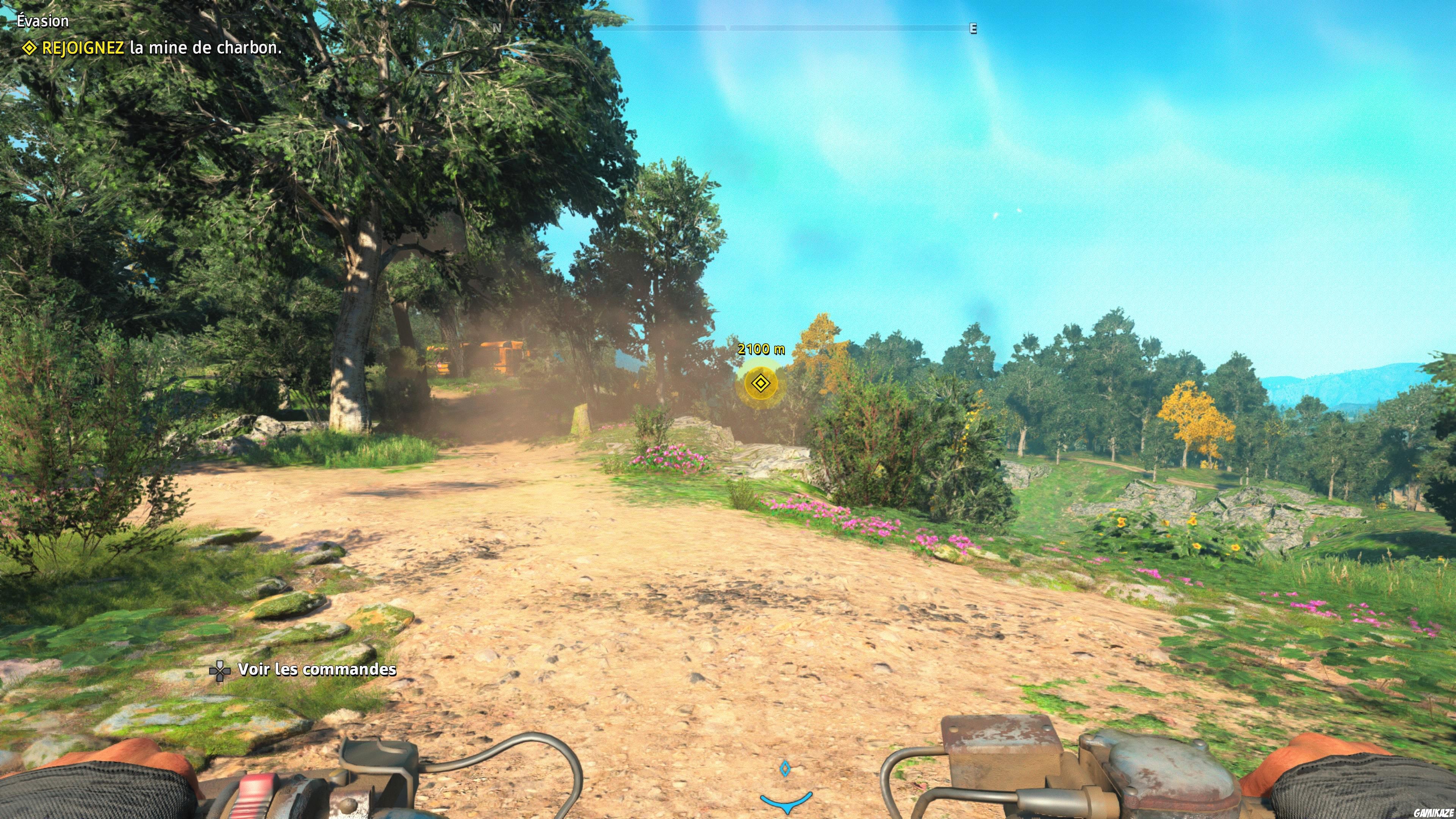Viewport: 1456px width, 819px height.
Task: Select the 2100 m distance label
Action: 759,349
